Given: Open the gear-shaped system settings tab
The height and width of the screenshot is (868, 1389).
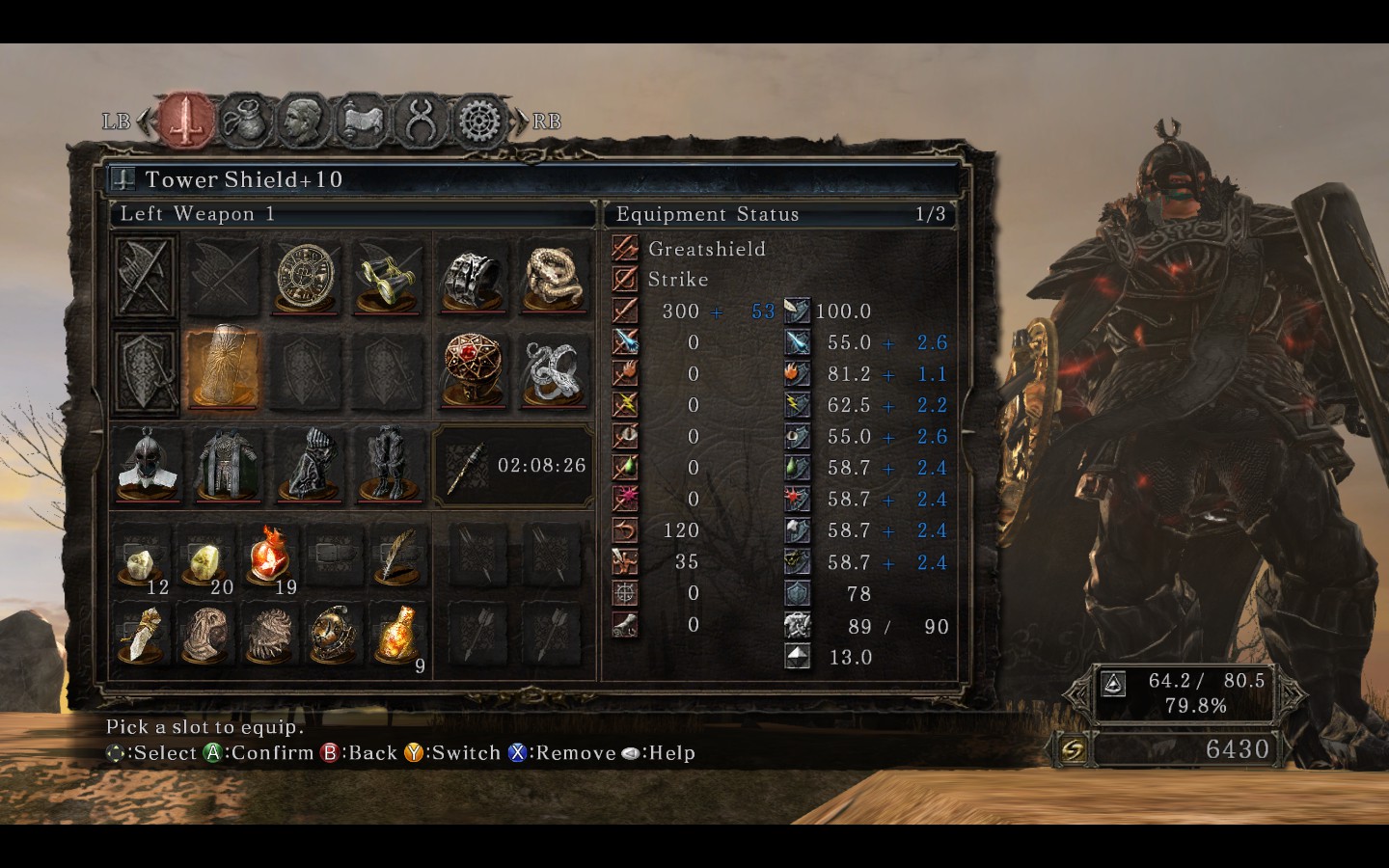Looking at the screenshot, I should click(479, 121).
